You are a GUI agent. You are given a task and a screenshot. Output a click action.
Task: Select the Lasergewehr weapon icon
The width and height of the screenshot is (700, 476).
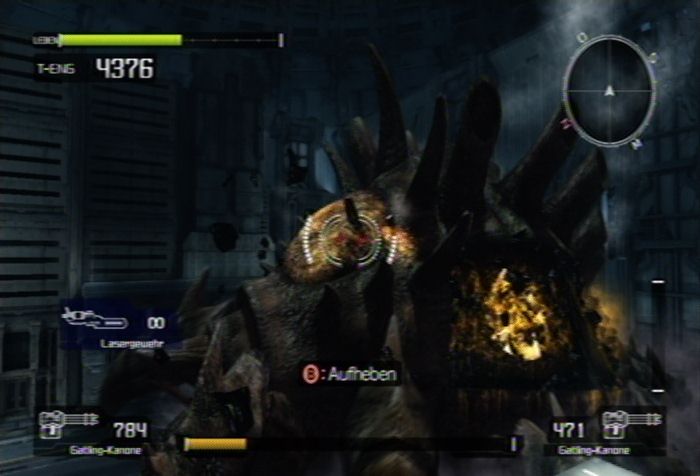pos(94,322)
